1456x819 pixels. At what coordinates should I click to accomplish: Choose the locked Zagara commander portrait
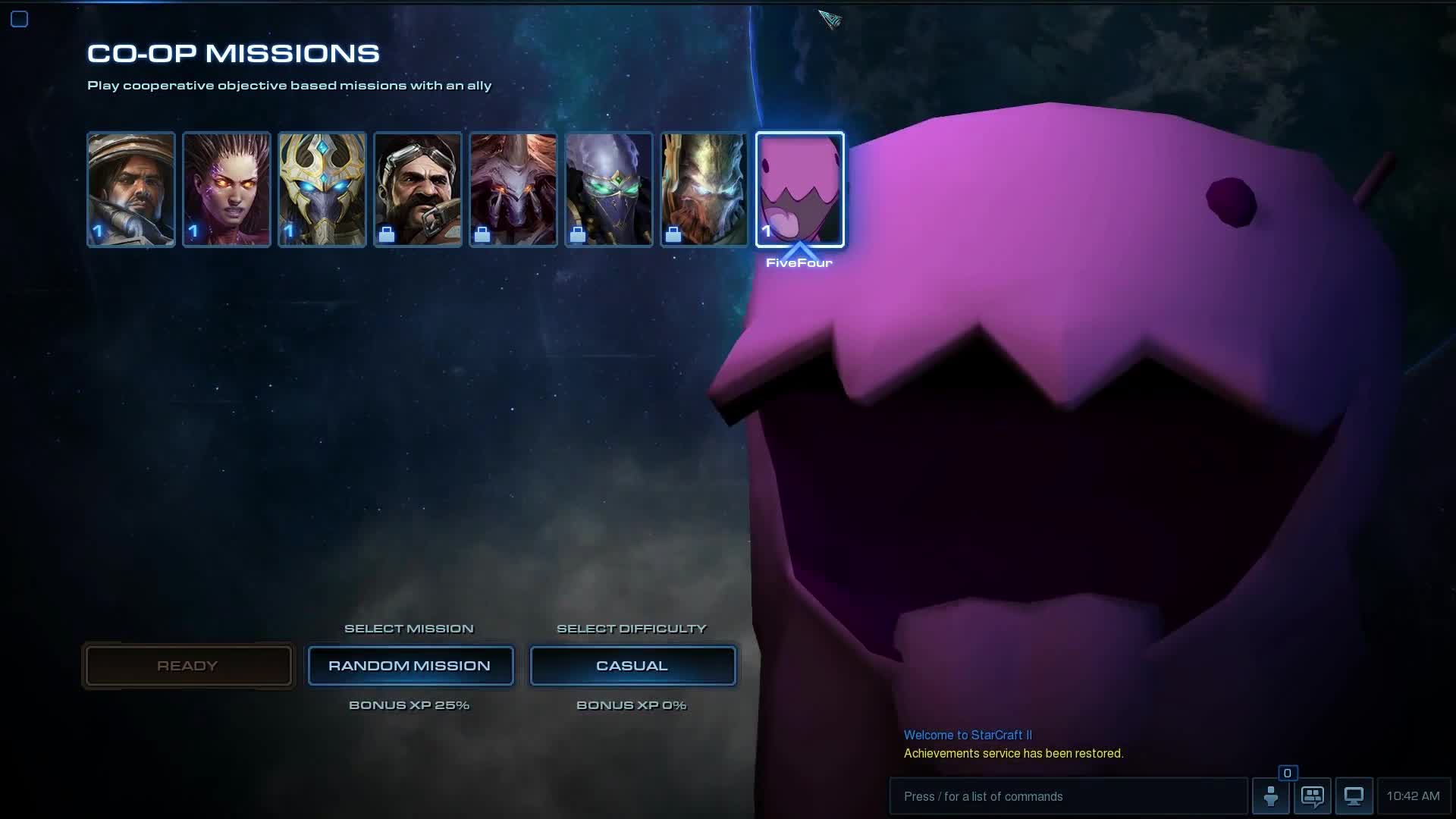[513, 190]
